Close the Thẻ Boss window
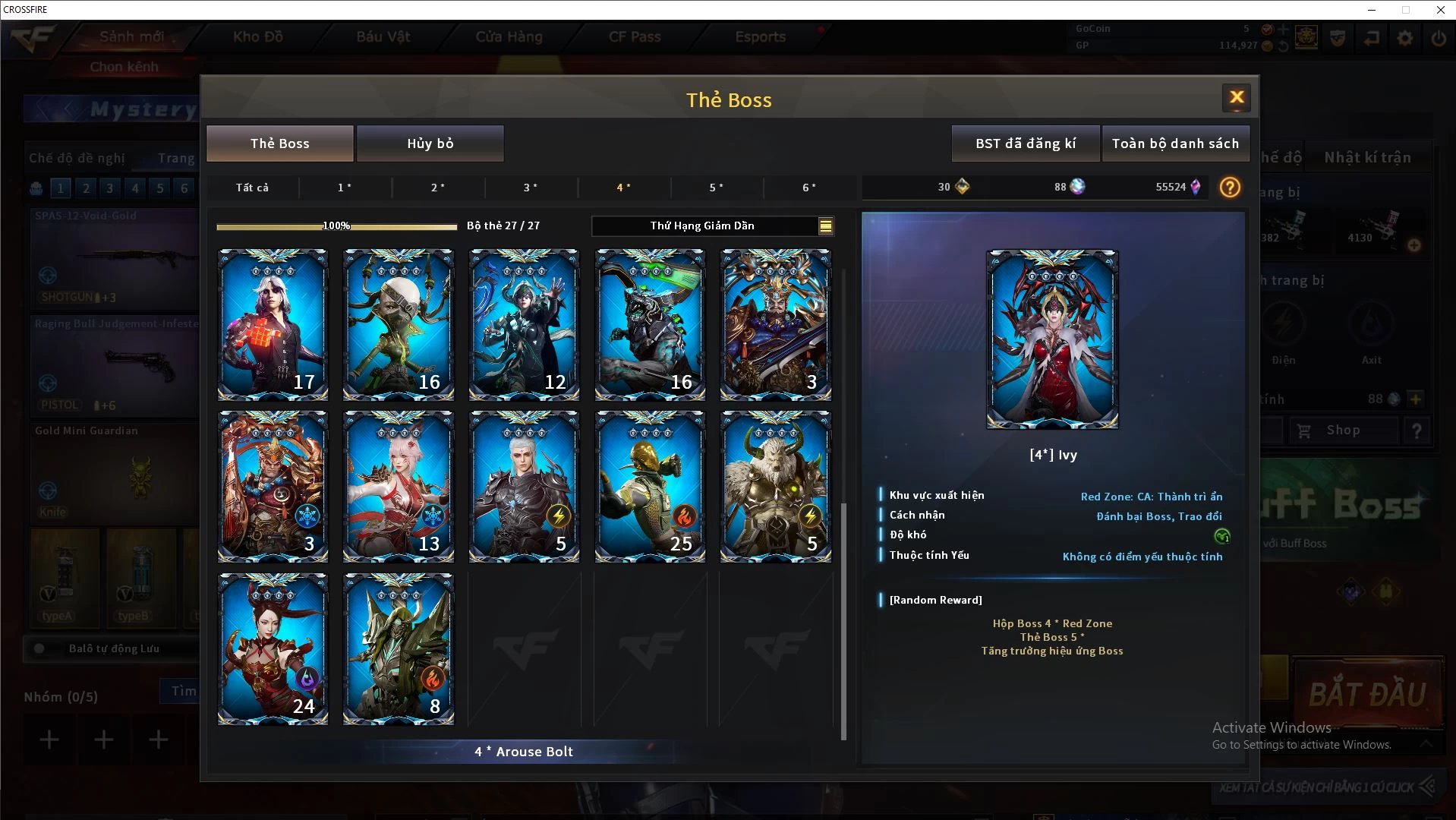 [x=1236, y=97]
